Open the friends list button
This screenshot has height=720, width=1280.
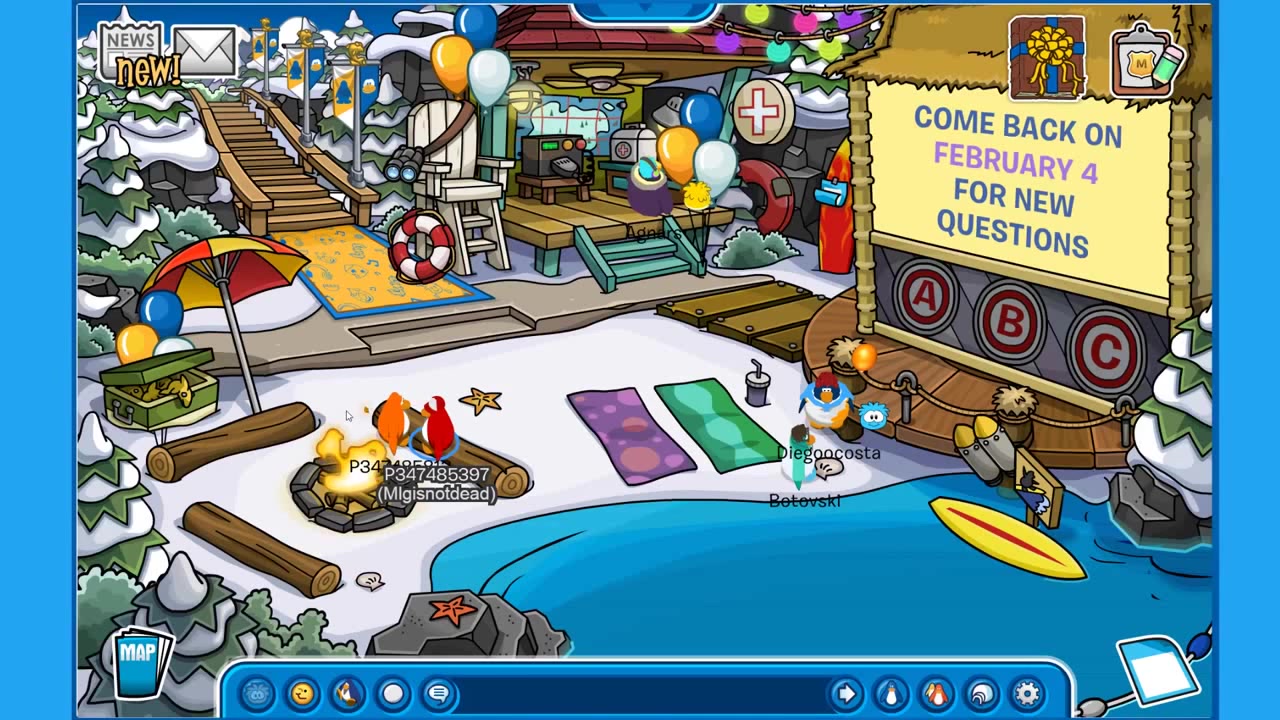[936, 693]
